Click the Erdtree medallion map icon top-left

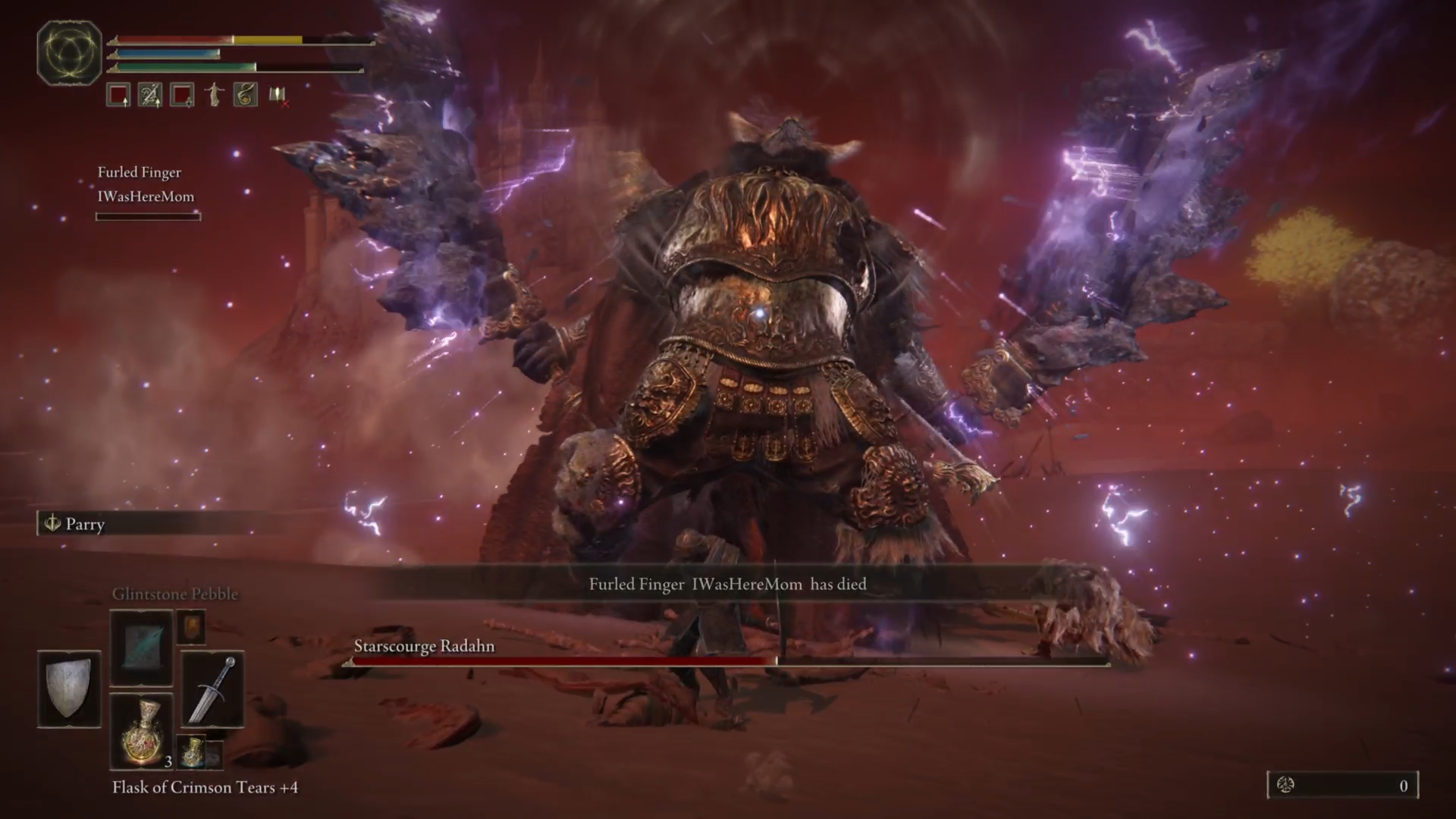[x=69, y=51]
